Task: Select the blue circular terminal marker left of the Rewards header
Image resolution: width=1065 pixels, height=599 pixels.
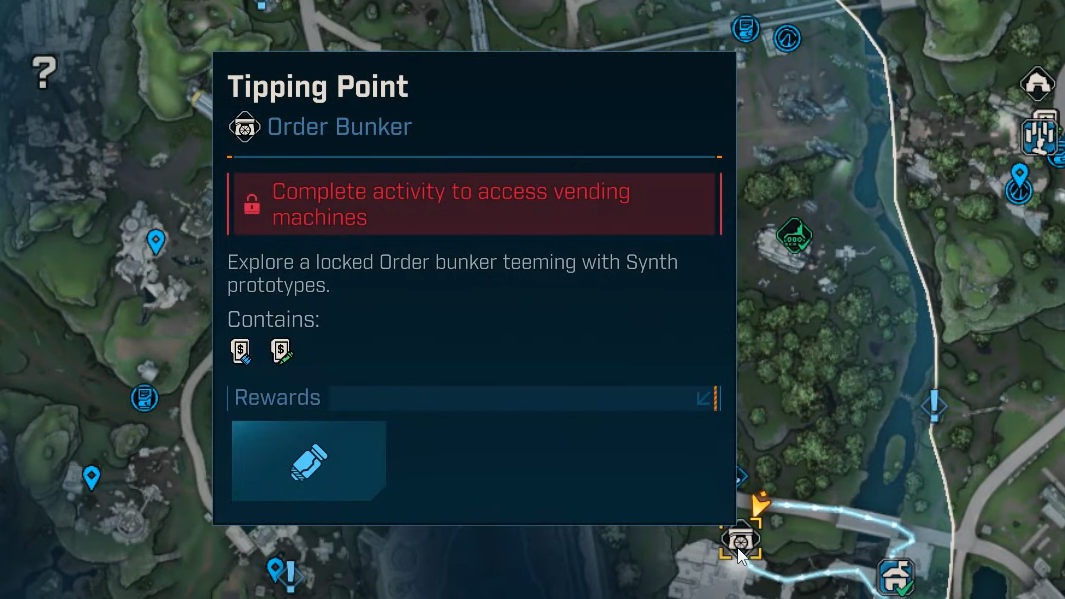Action: coord(145,398)
